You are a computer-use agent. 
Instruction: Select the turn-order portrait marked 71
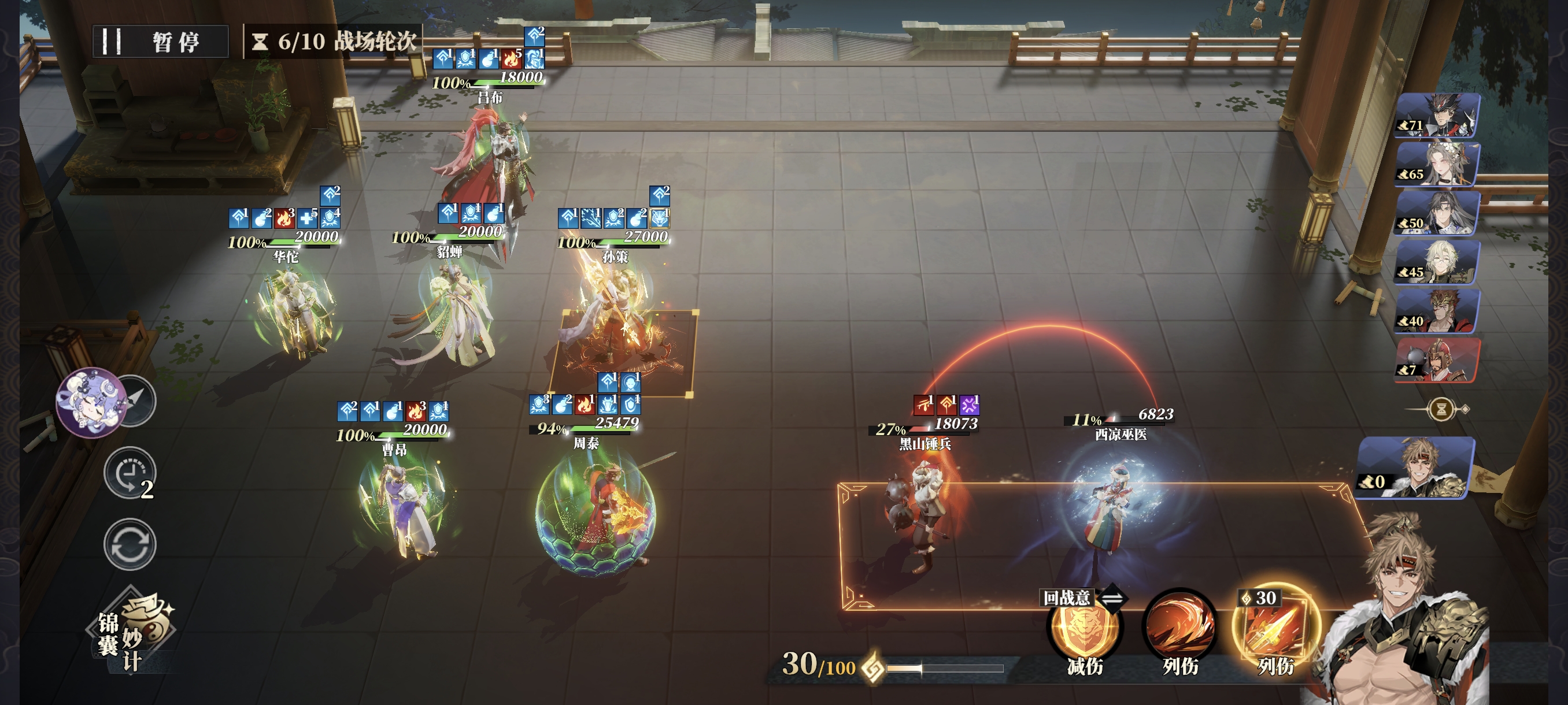pos(1436,115)
